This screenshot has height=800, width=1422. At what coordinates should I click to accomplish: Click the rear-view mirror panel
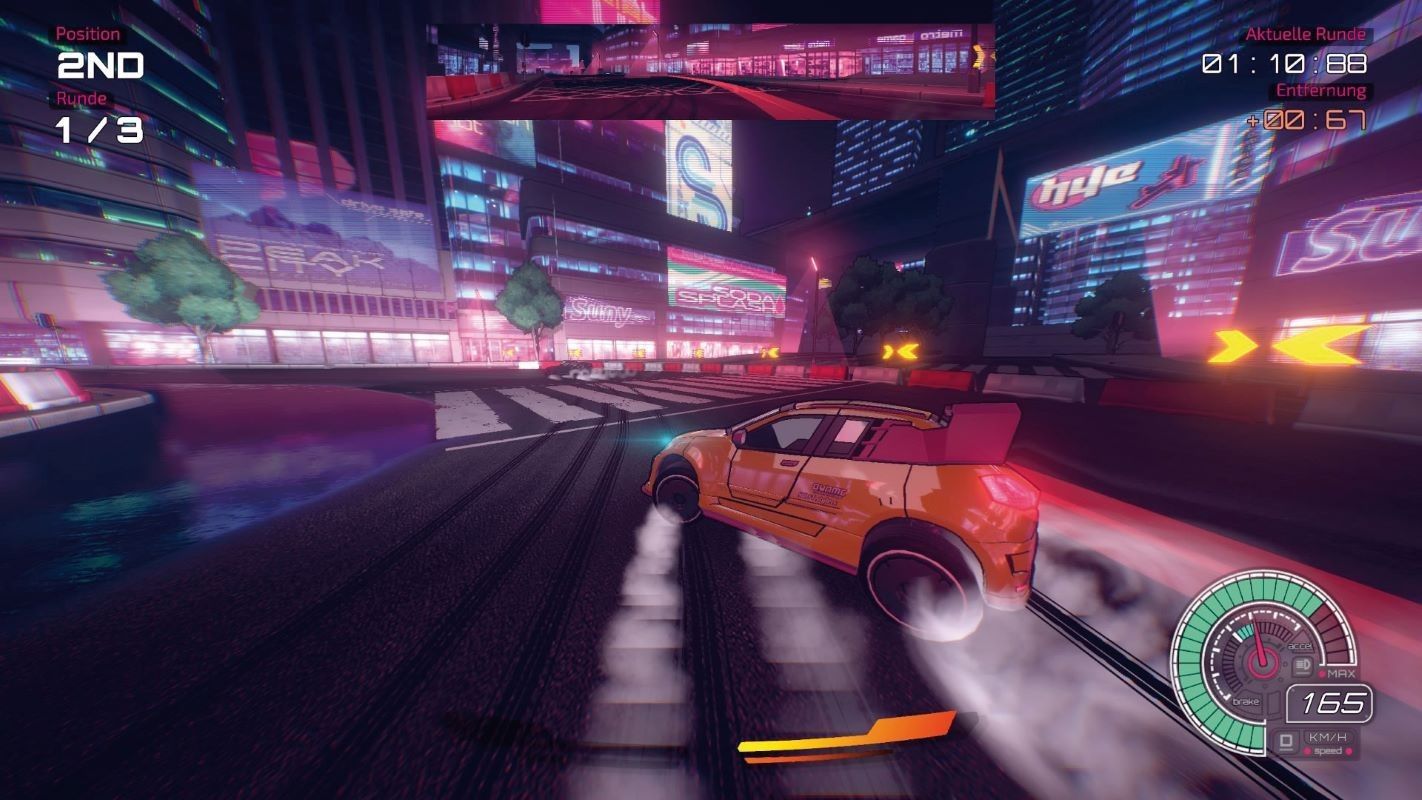point(710,71)
